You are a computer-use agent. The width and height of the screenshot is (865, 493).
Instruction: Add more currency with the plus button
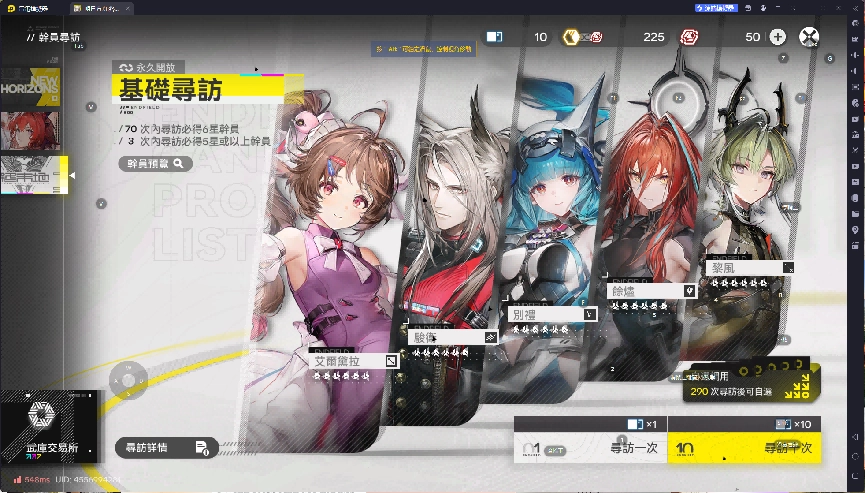tap(778, 37)
